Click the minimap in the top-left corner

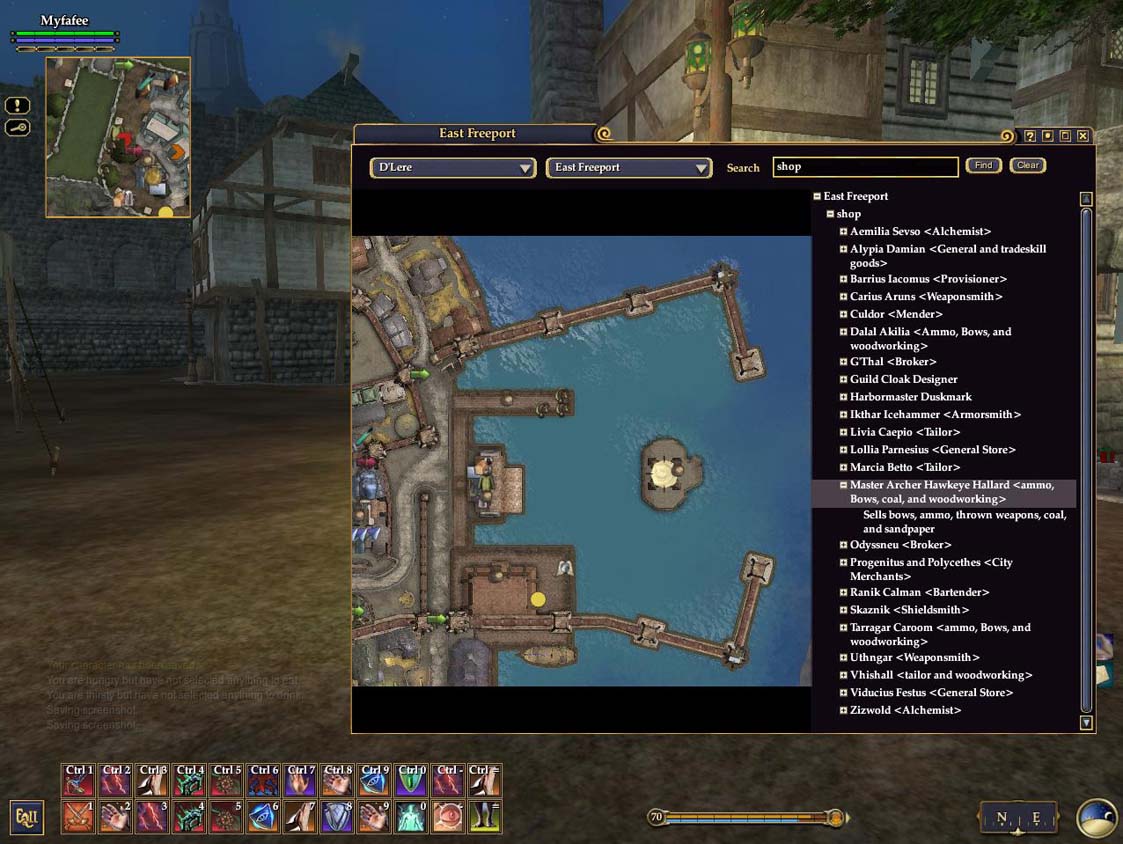coord(118,137)
